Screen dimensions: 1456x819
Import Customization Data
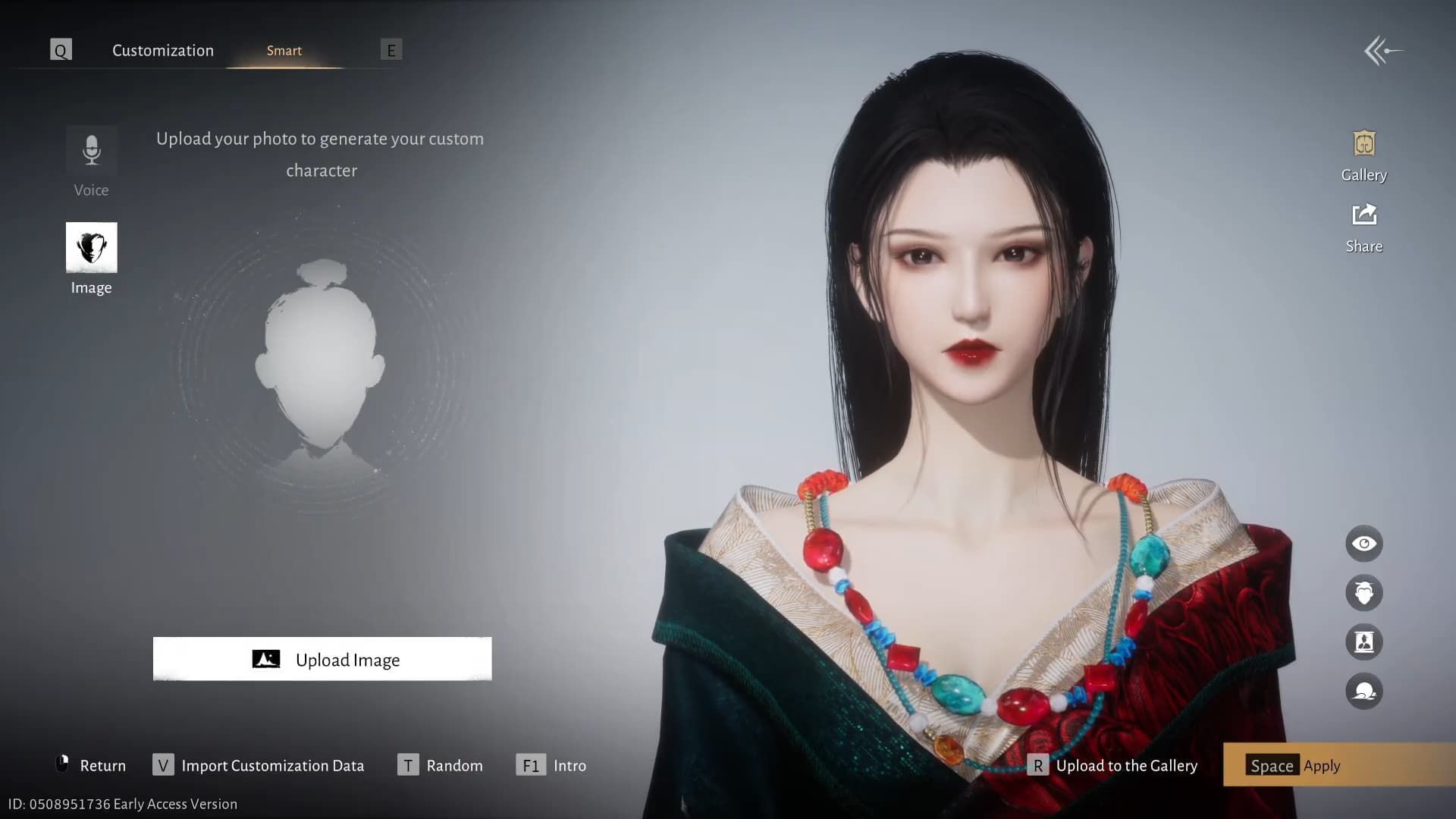(x=259, y=765)
